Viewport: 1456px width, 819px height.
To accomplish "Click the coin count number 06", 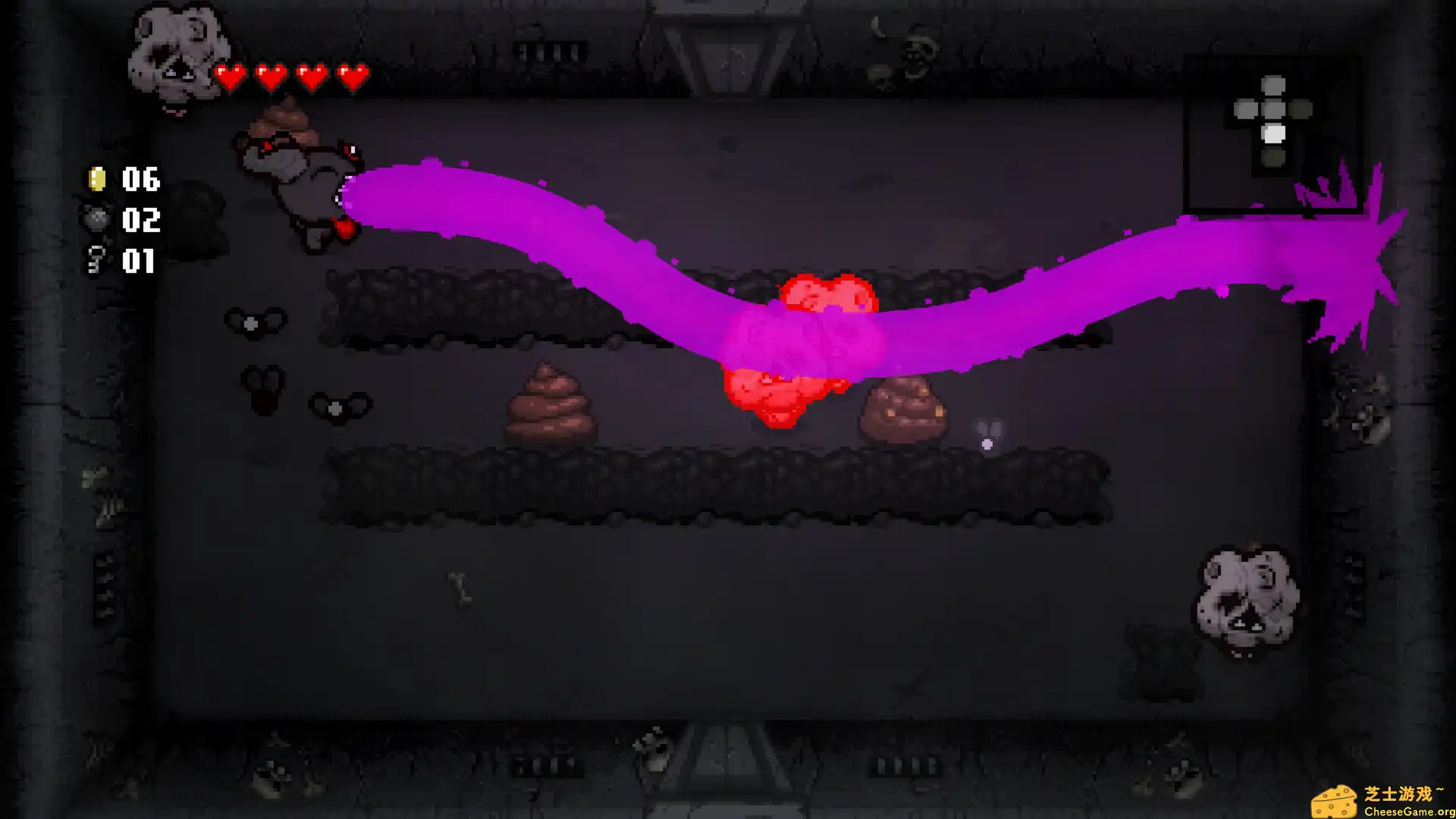I will 140,180.
